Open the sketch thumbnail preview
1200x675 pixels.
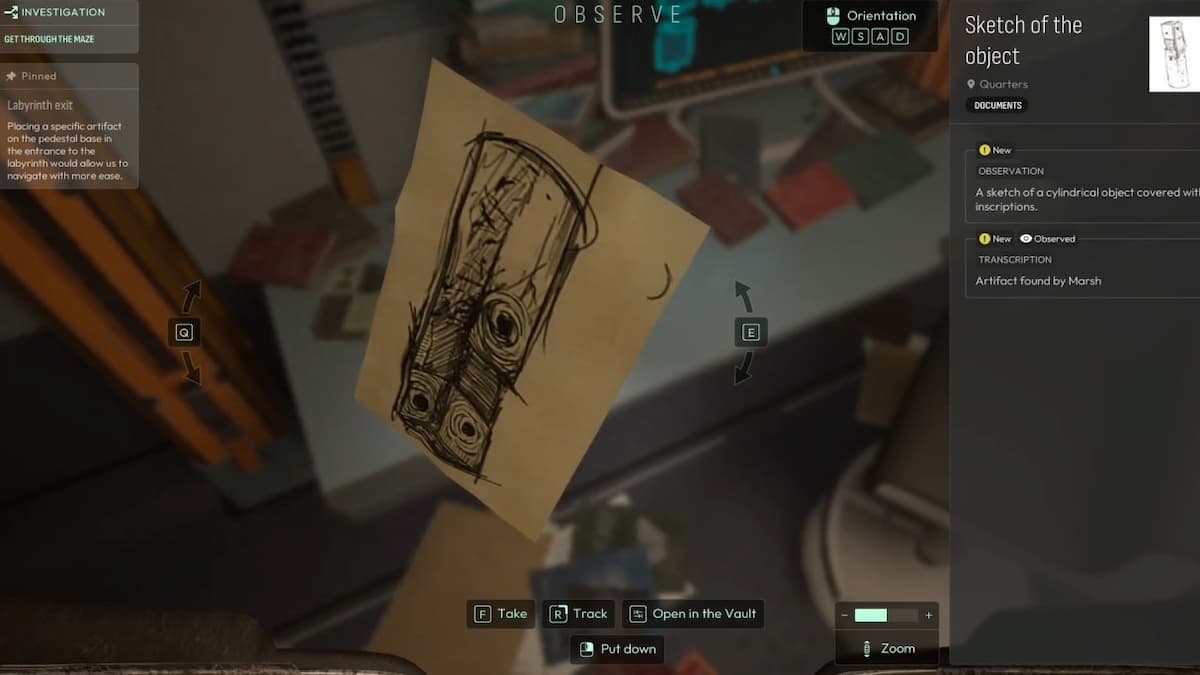tap(1175, 54)
